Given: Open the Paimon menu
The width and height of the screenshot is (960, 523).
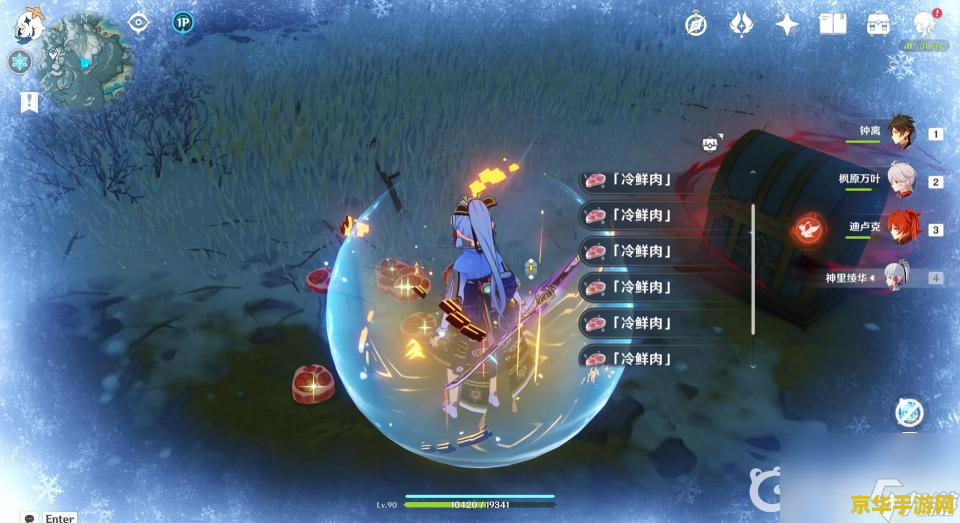Looking at the screenshot, I should [x=26, y=24].
